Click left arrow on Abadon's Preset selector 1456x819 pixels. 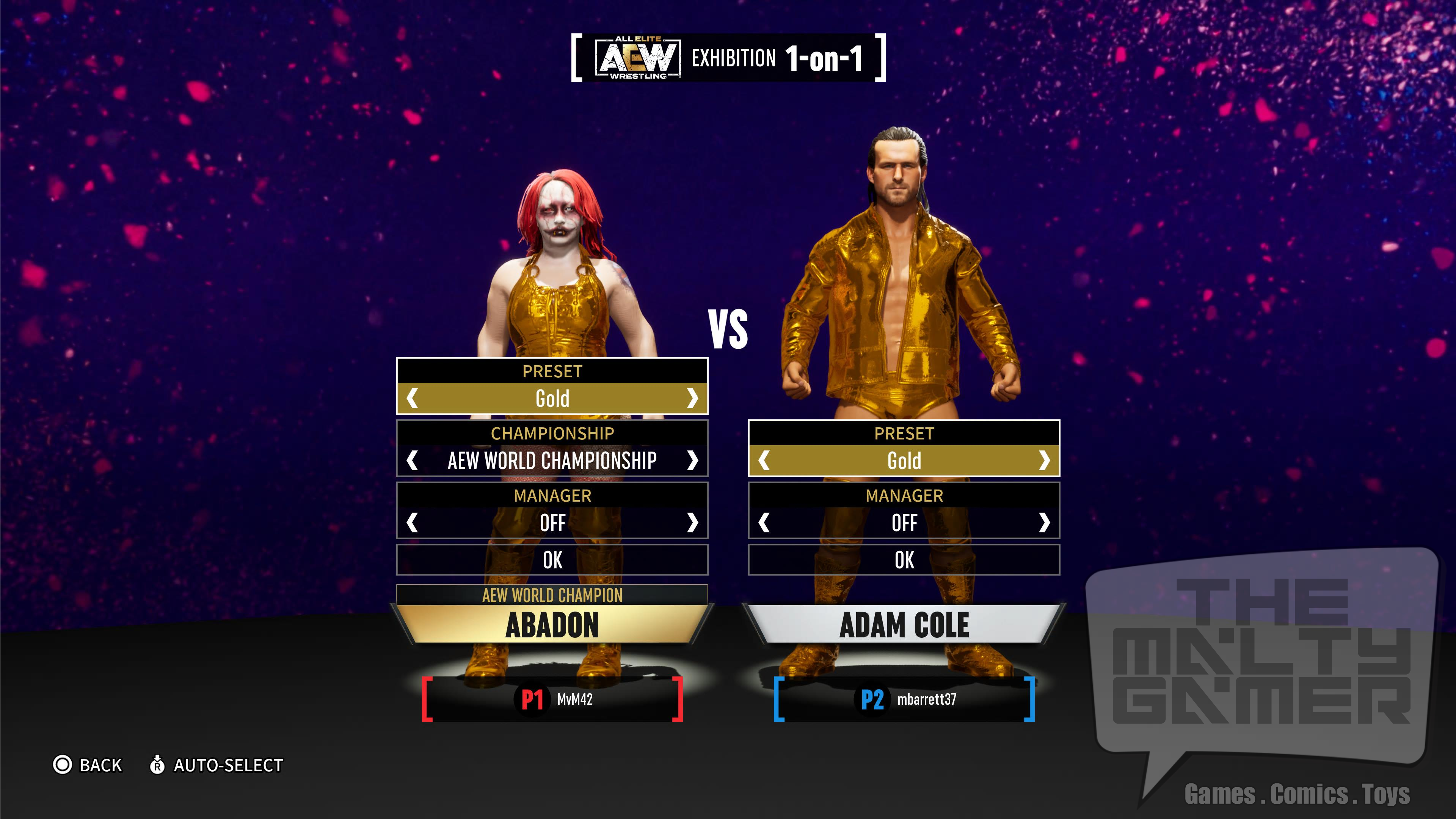(413, 399)
